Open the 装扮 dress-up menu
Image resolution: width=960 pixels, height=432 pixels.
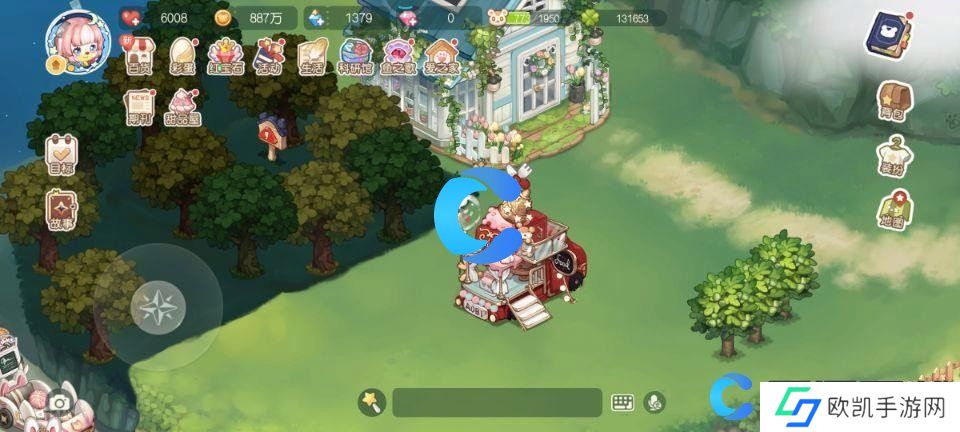coord(893,157)
